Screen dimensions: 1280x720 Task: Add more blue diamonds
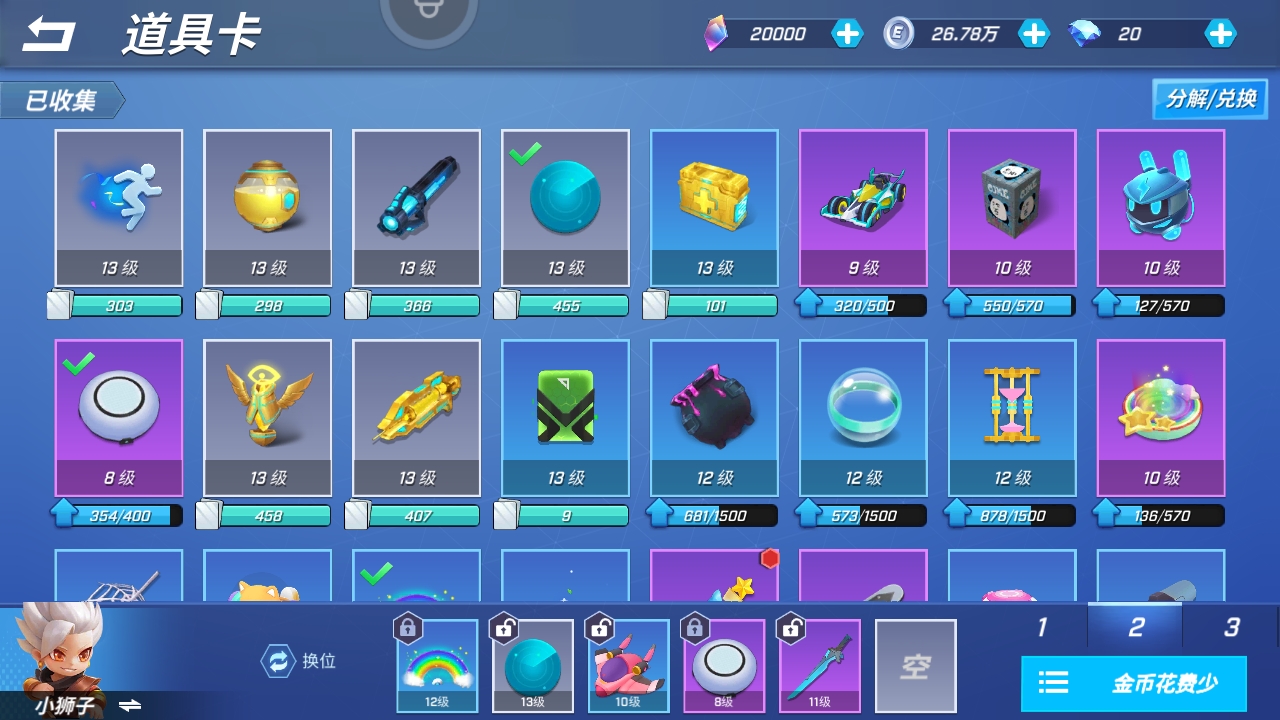[1220, 34]
